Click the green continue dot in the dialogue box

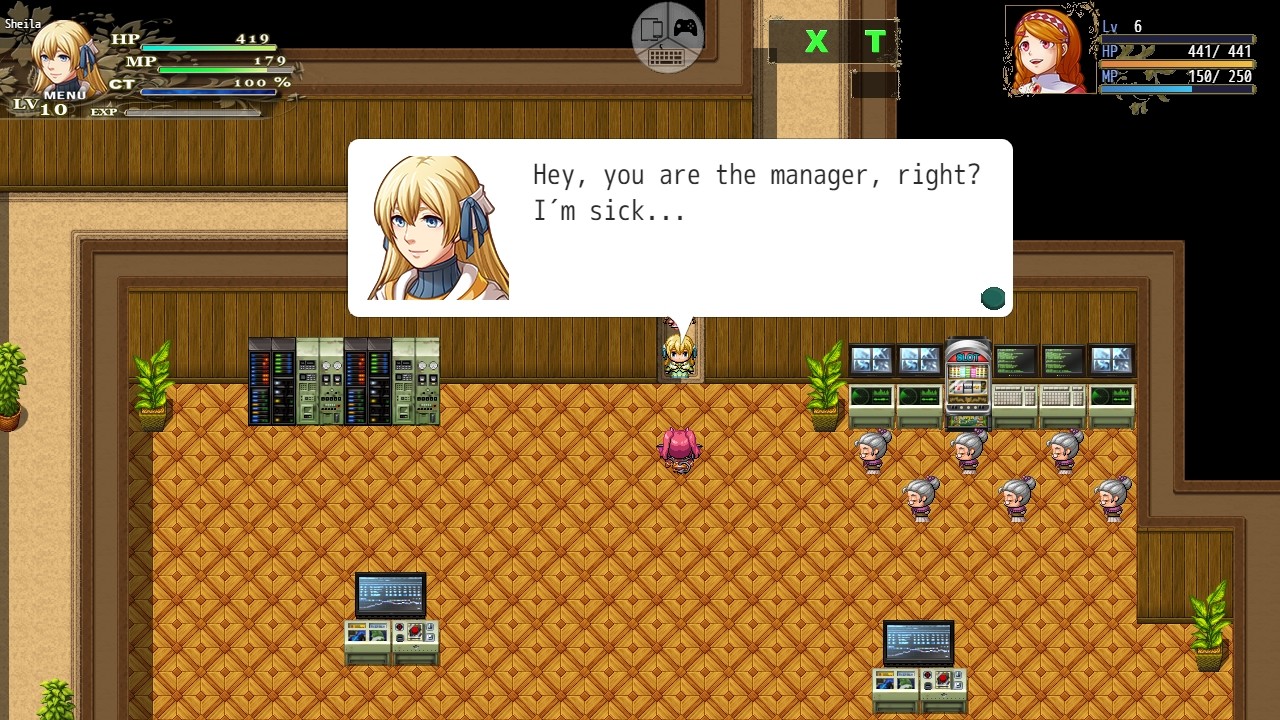[x=993, y=297]
